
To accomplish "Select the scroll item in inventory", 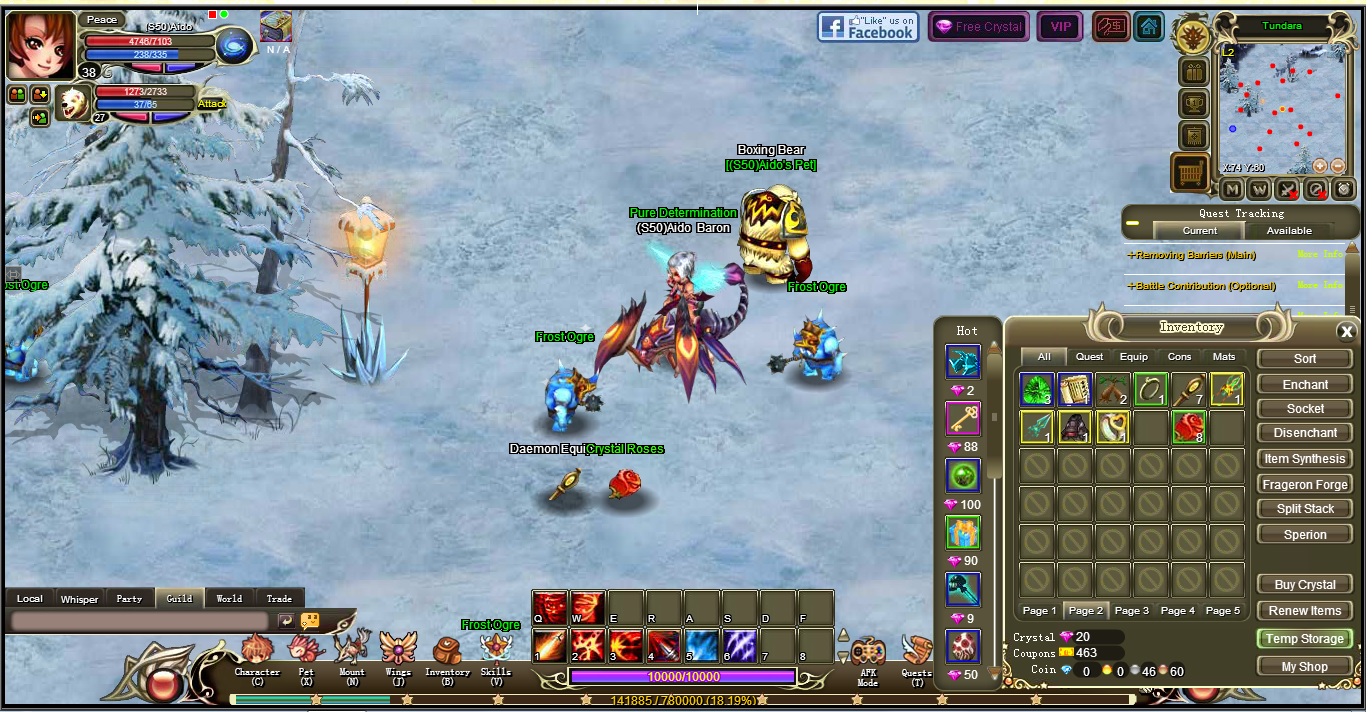I will click(1075, 389).
